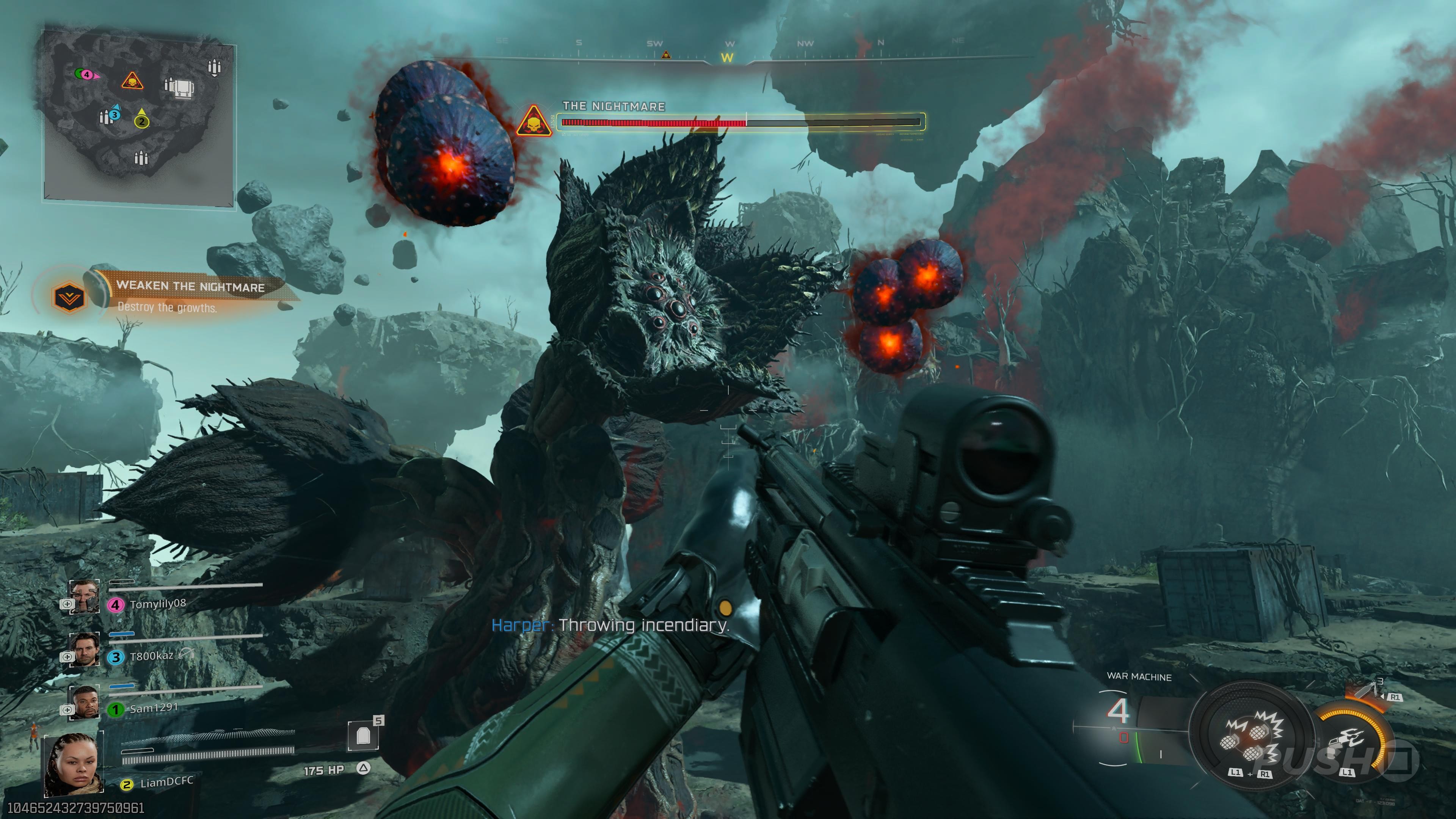The image size is (1456, 819).
Task: Choose squad member Sam1291
Action: 153,708
